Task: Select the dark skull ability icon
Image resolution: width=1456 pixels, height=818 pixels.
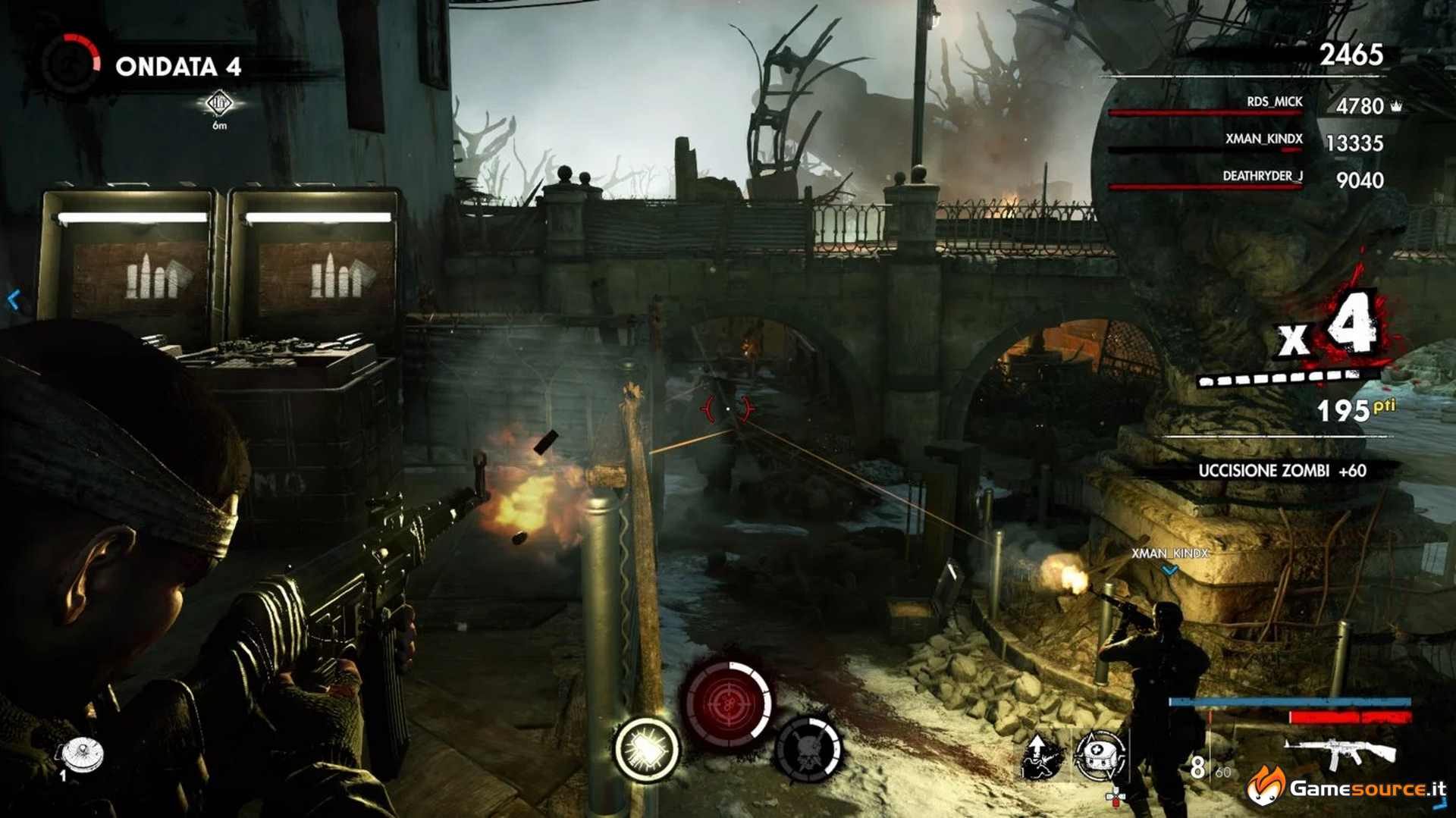Action: [808, 749]
